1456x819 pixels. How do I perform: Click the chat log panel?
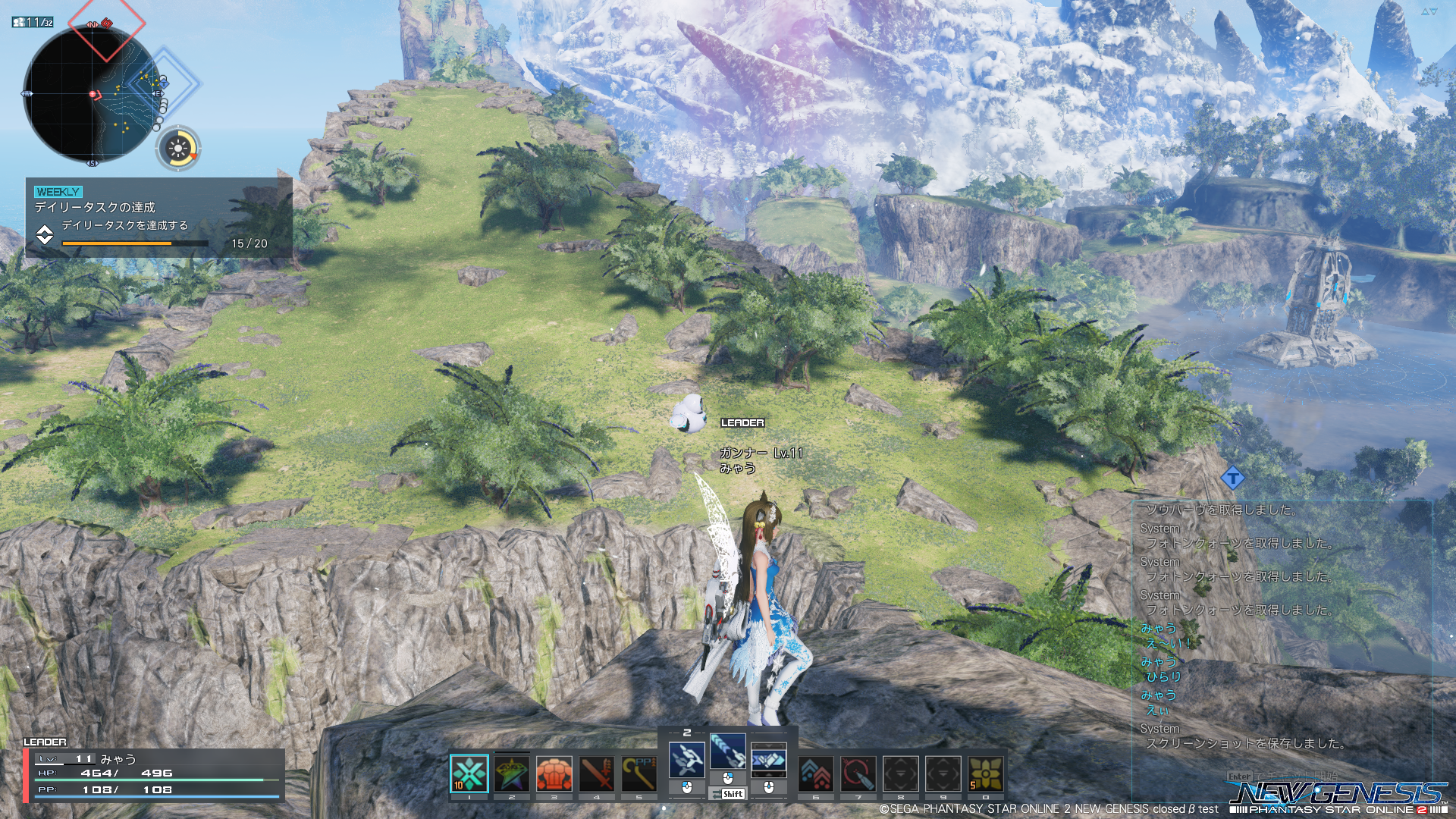point(1282,629)
